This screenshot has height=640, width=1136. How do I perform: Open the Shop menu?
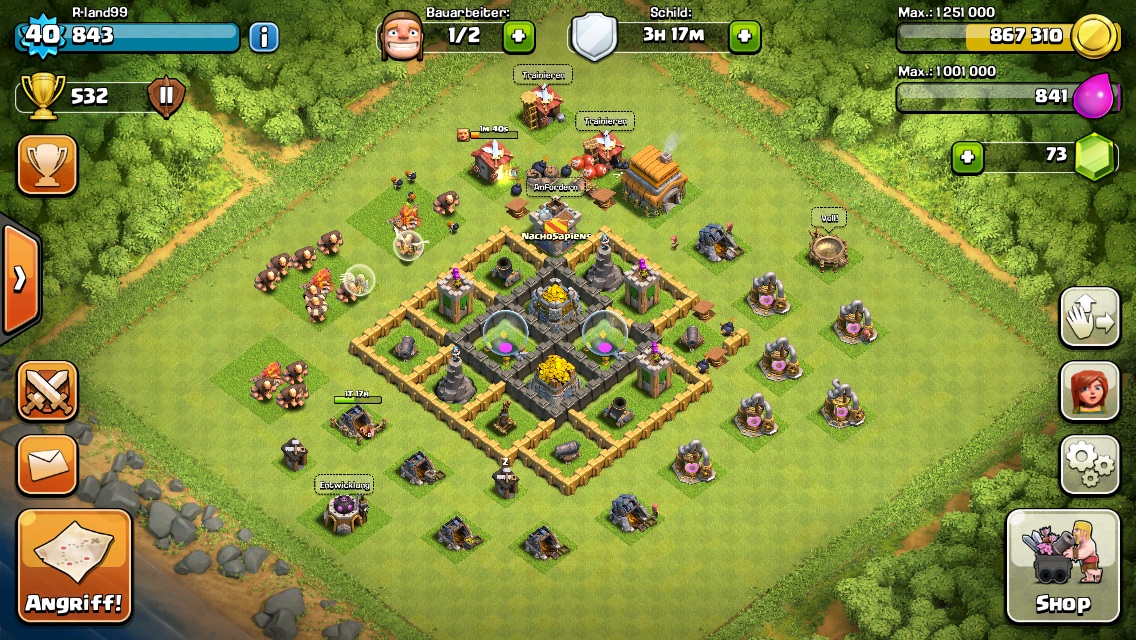coord(1062,566)
